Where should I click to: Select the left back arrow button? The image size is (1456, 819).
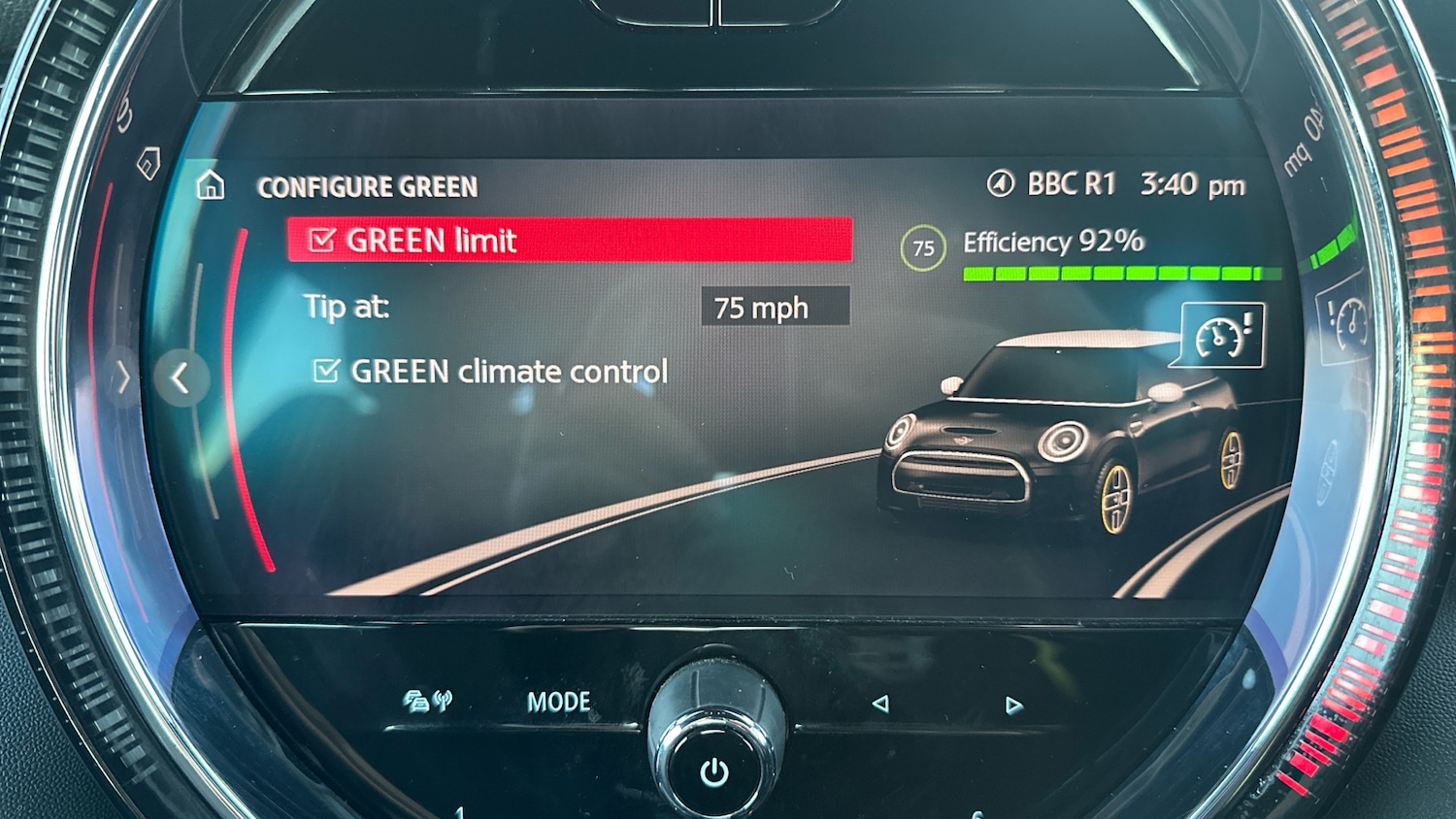(180, 377)
